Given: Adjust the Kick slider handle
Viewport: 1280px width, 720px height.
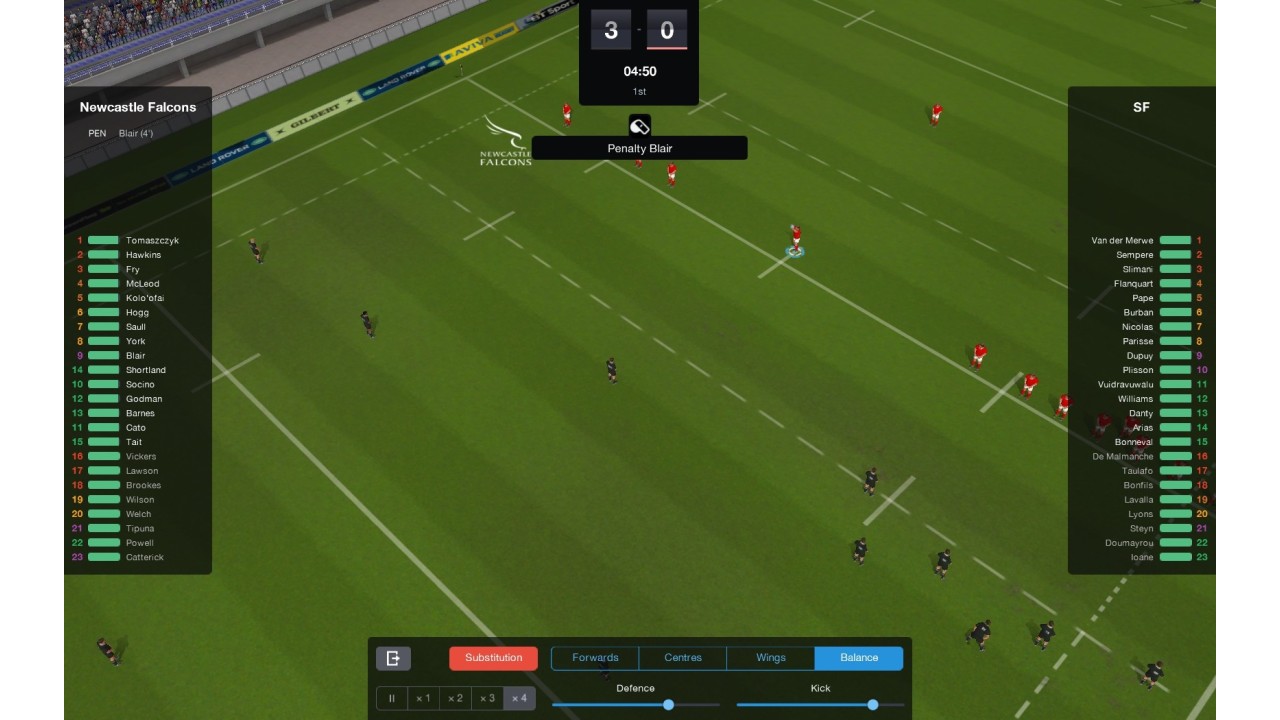Looking at the screenshot, I should pyautogui.click(x=873, y=705).
